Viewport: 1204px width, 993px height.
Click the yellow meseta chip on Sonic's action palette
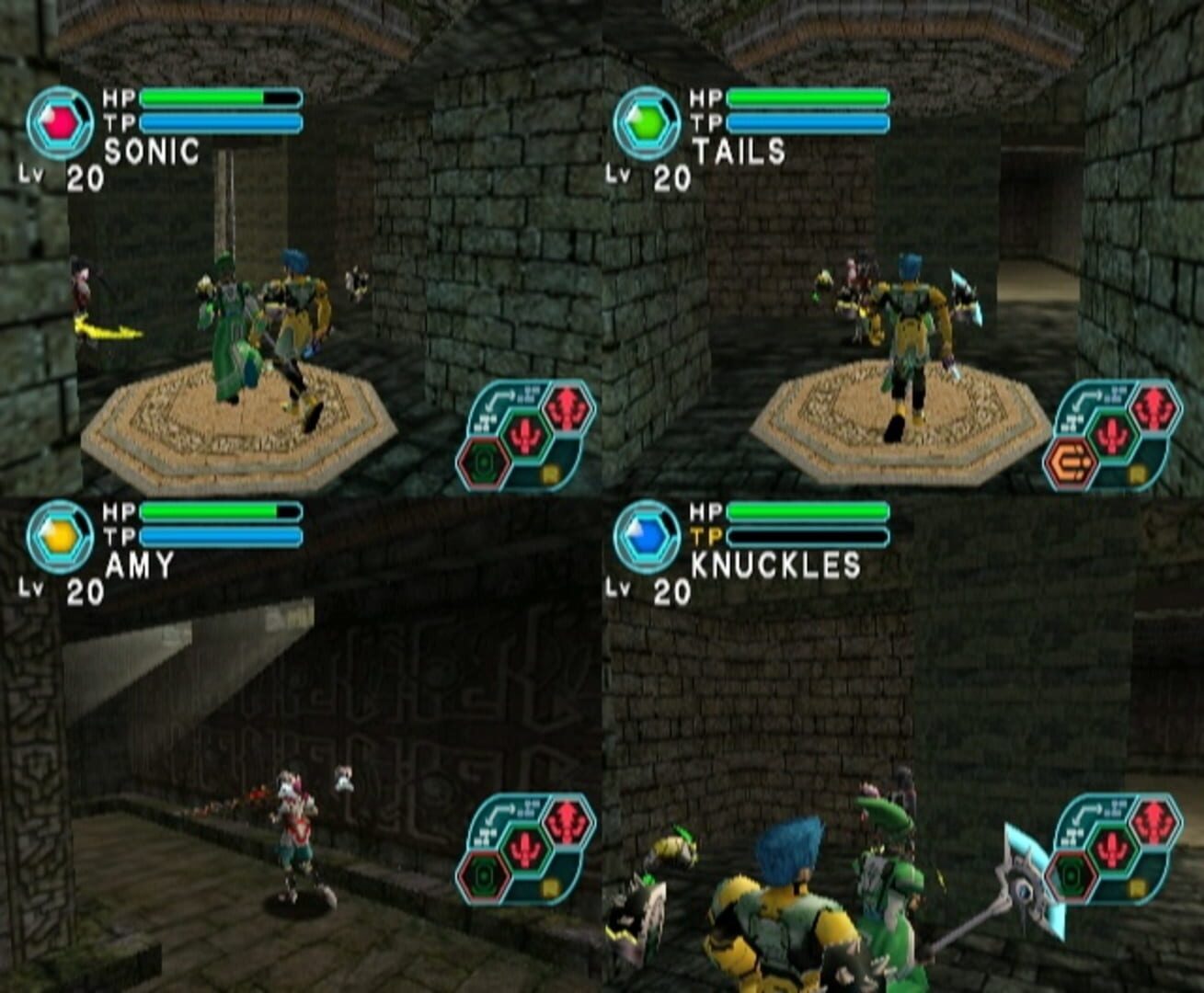tap(551, 473)
